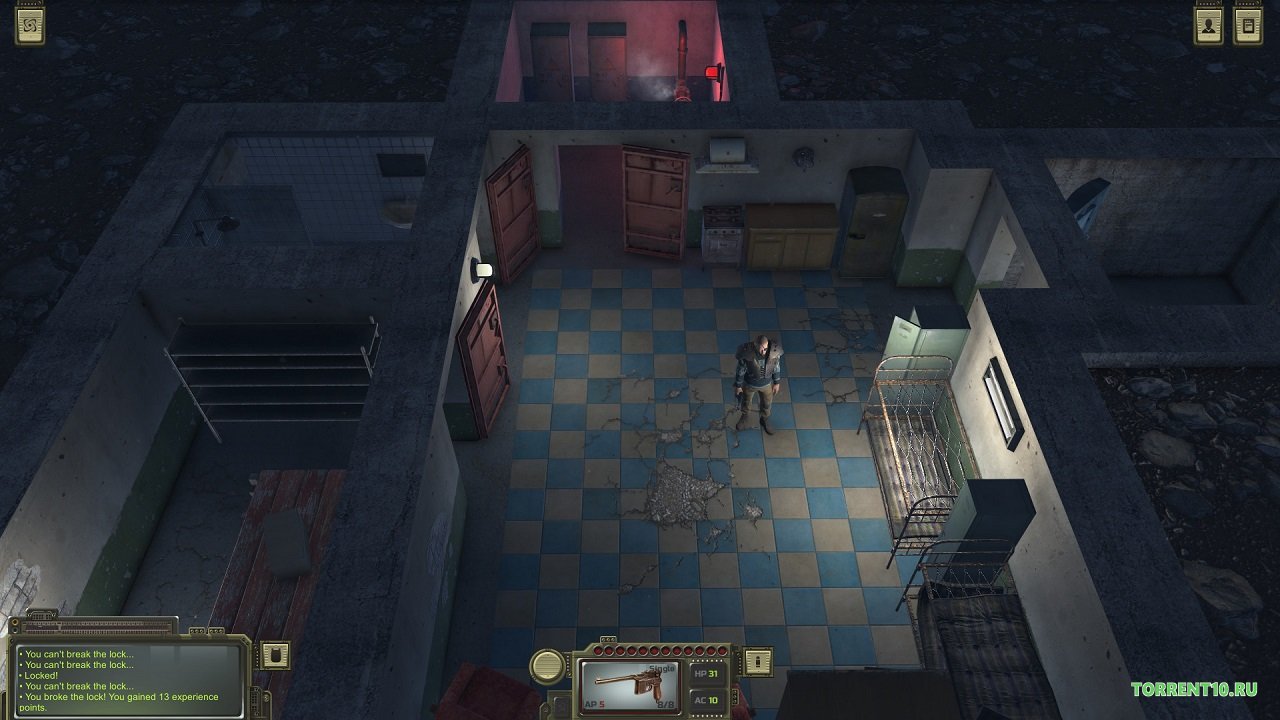Click the 8/8 ammo counter
Image resolution: width=1280 pixels, height=720 pixels.
pyautogui.click(x=664, y=704)
